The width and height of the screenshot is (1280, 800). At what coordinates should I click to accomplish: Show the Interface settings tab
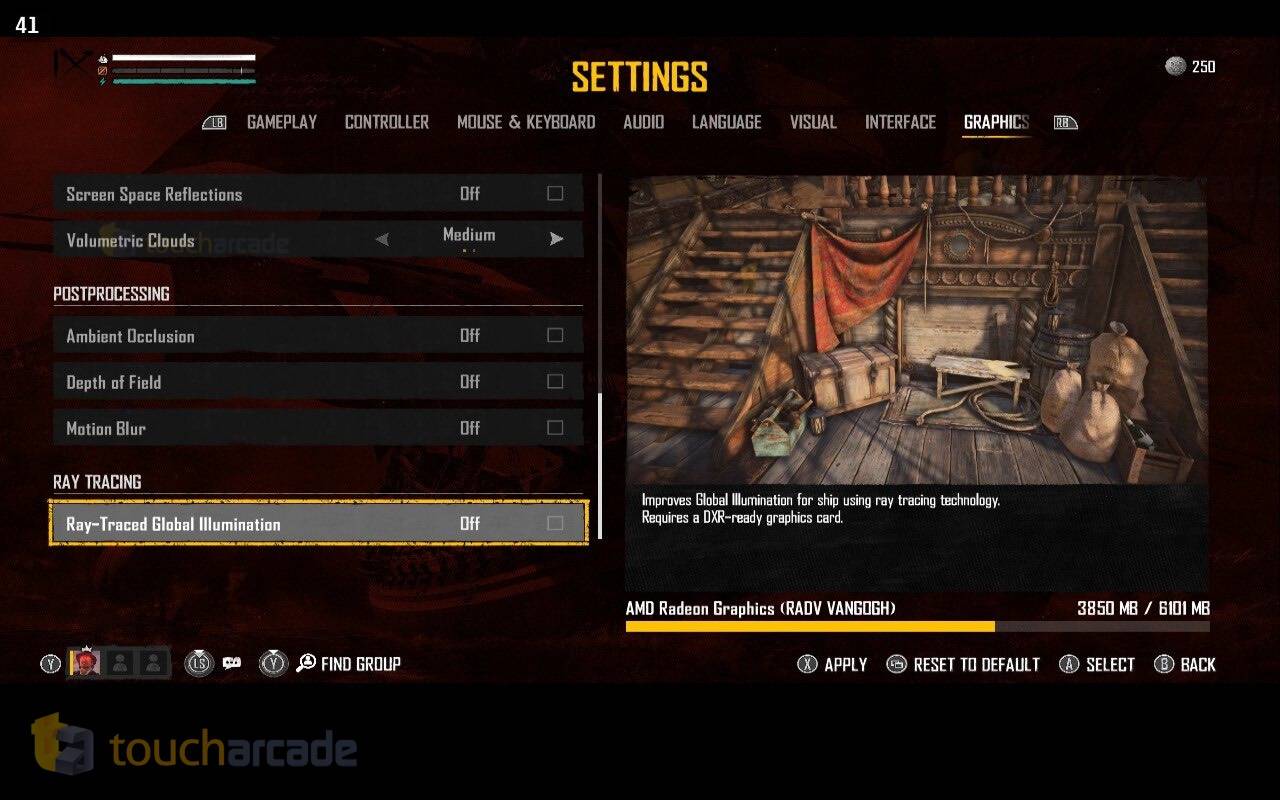tap(900, 122)
